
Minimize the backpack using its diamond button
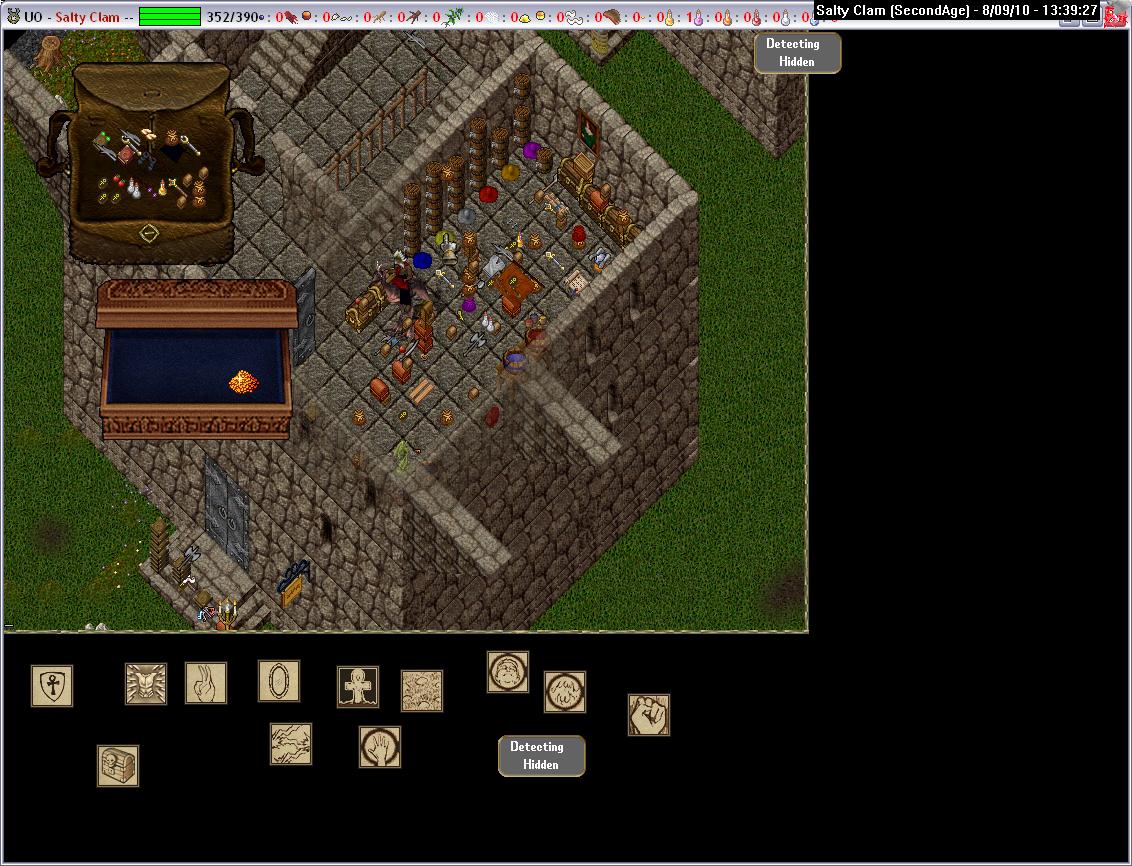coord(148,233)
